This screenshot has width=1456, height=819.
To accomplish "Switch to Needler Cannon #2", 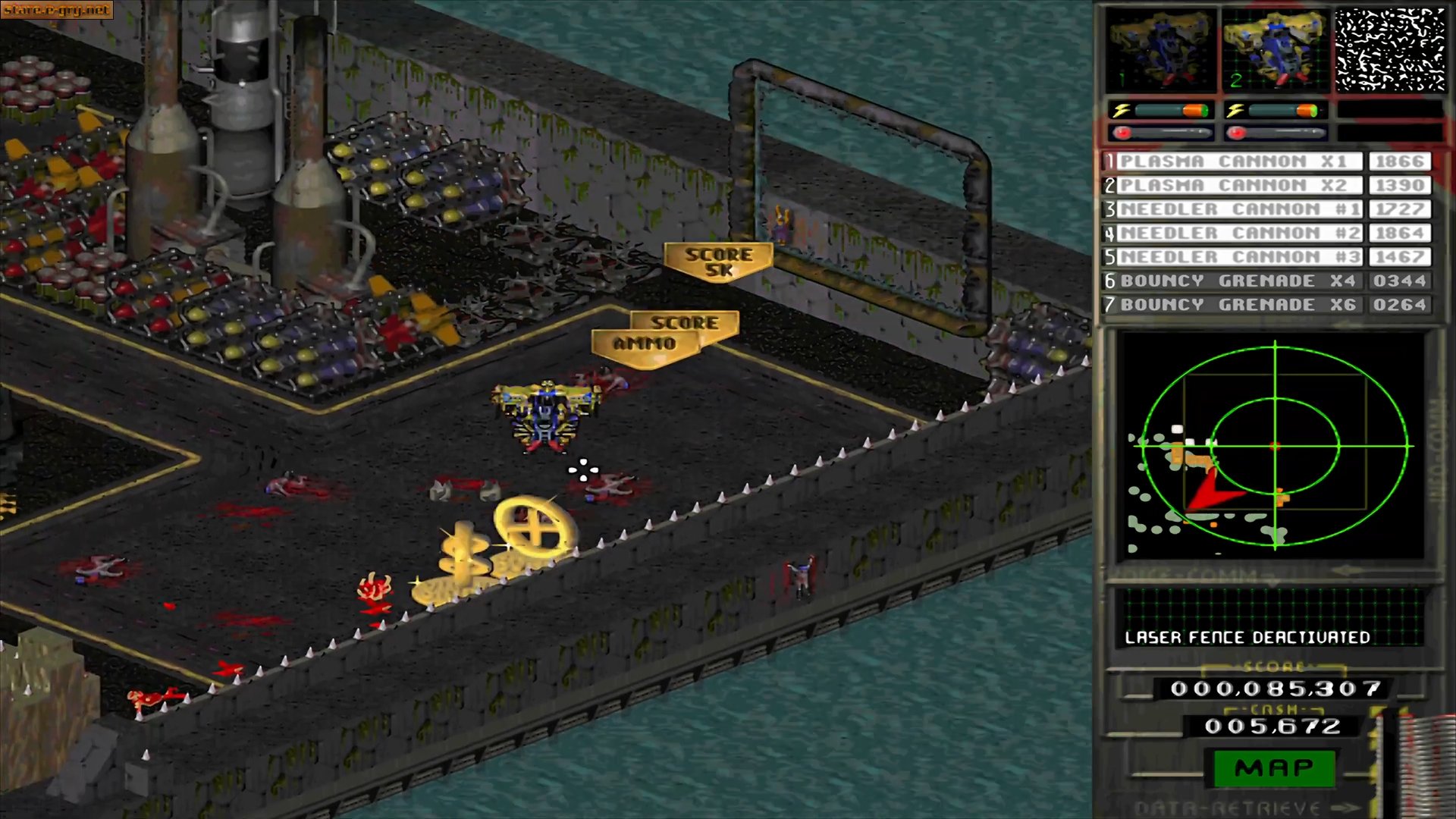I will tap(1233, 234).
